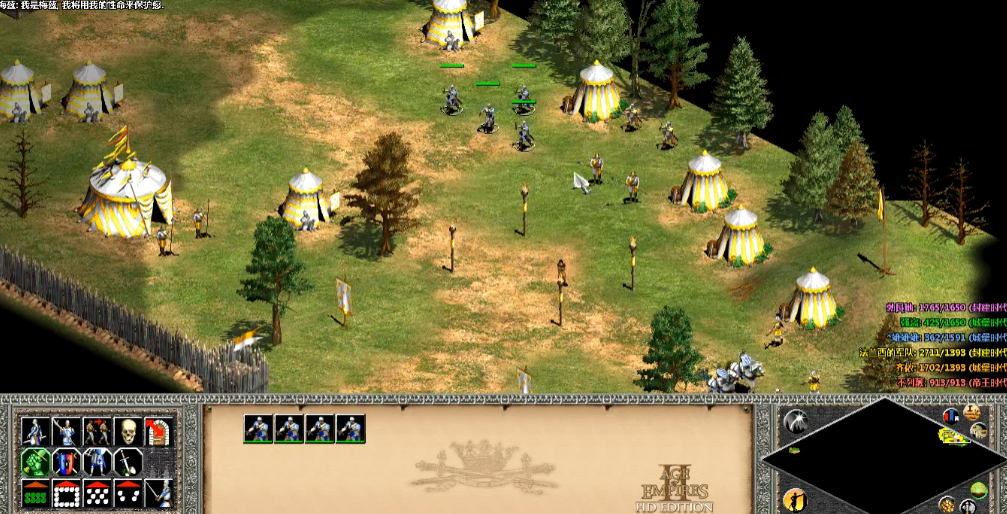Set Aggressive stance with the green fist

click(x=36, y=462)
